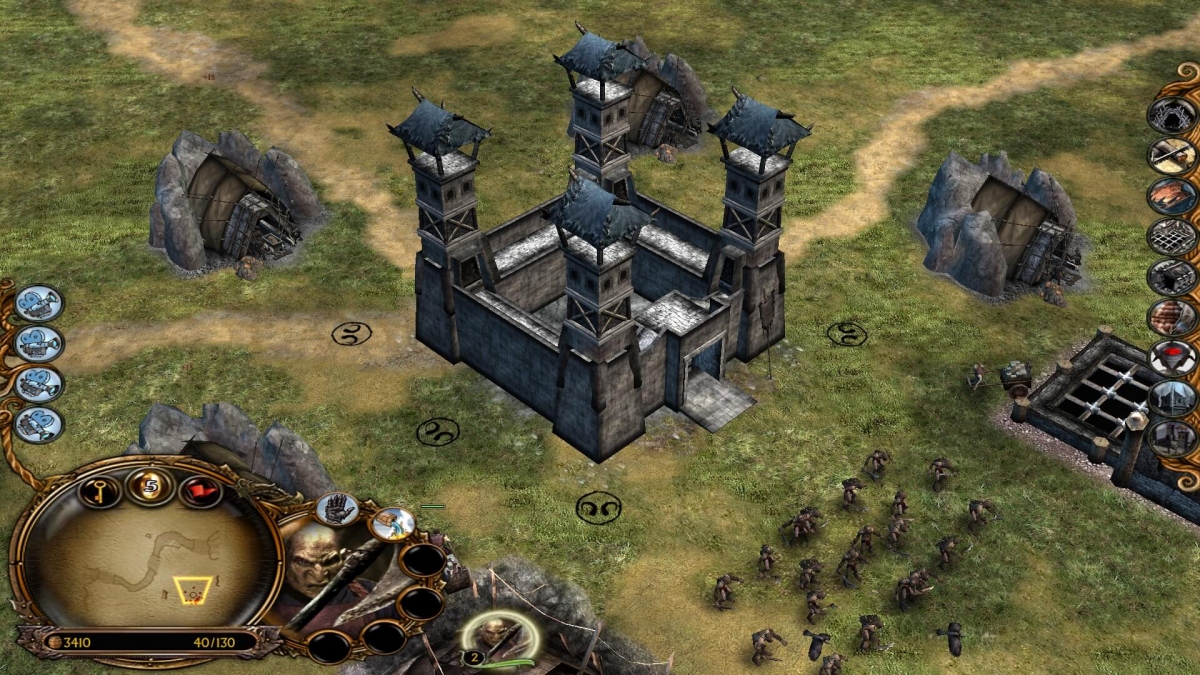Image resolution: width=1200 pixels, height=675 pixels.
Task: Click the treasure chest command icon
Action: pos(392,522)
